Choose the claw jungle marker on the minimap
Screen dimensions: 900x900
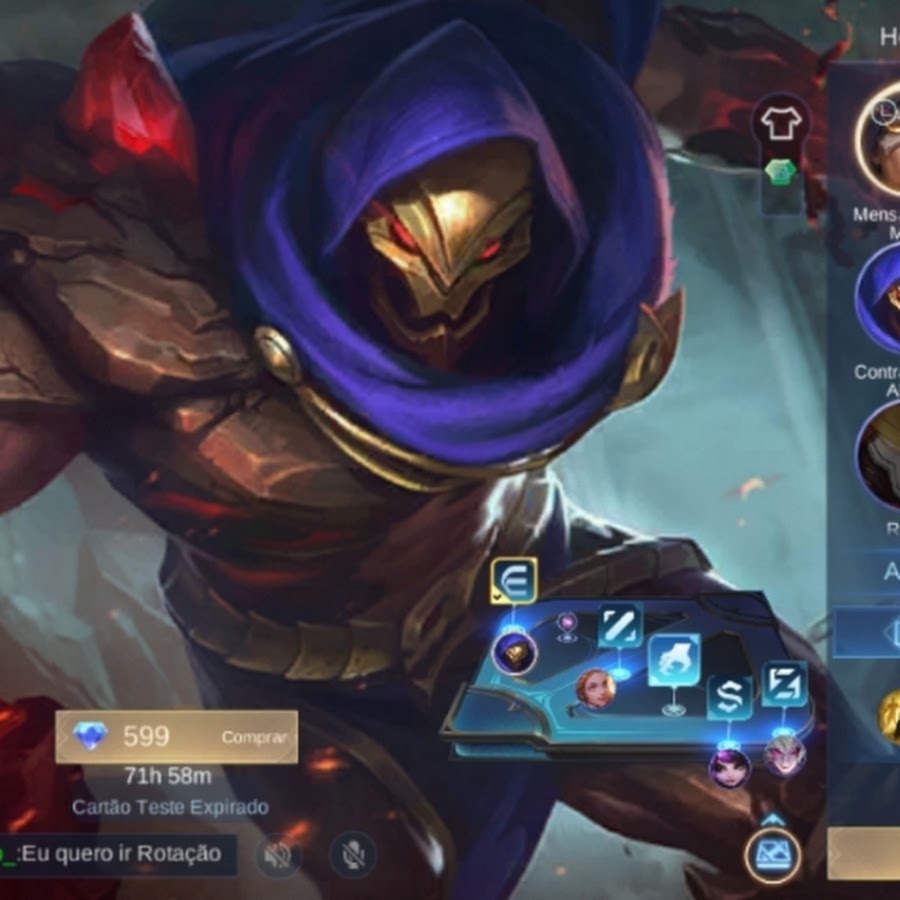tap(673, 660)
